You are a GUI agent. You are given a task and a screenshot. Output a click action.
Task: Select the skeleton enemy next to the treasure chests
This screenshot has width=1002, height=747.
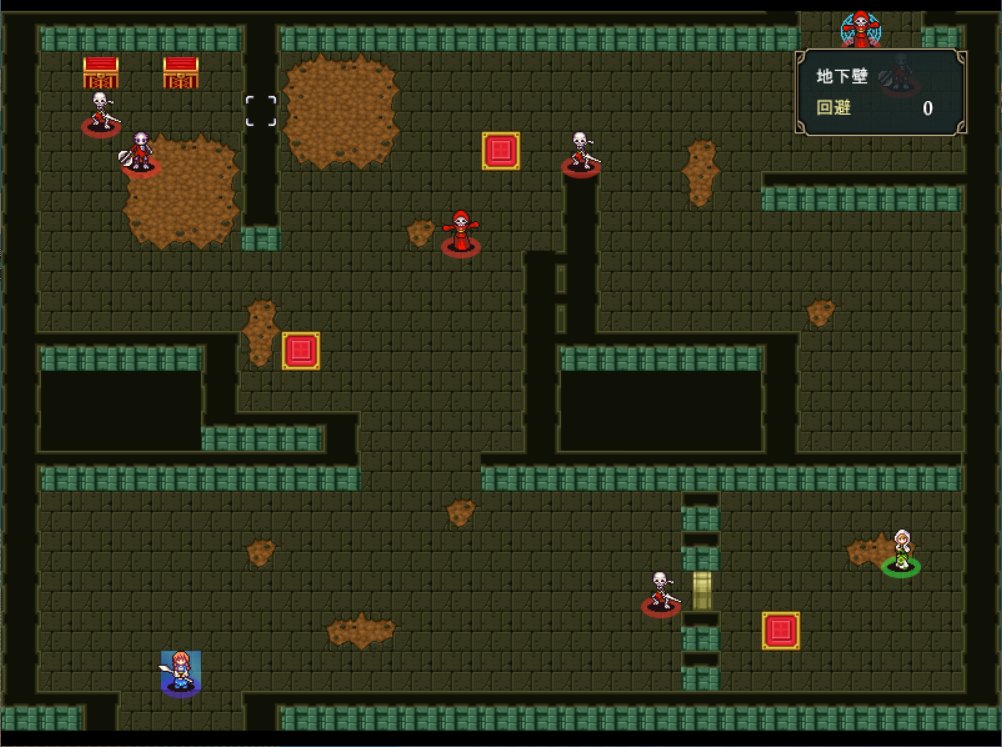pos(100,112)
